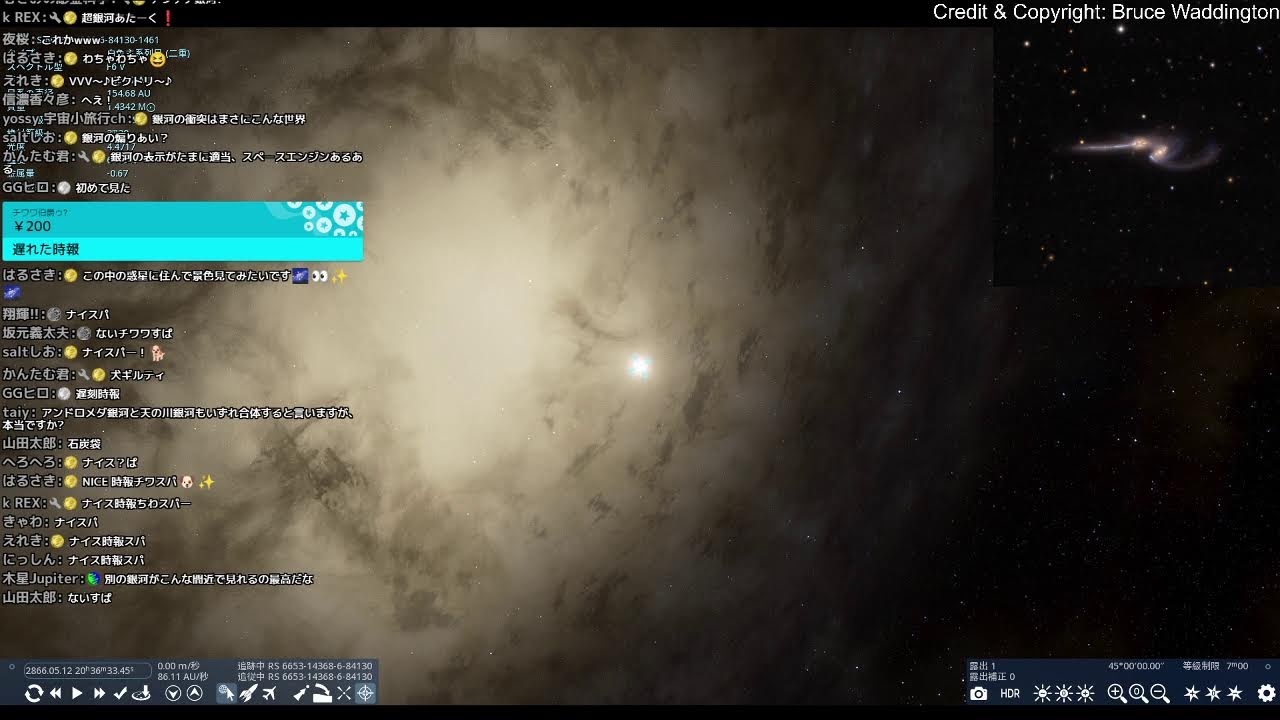Decrease exposure with the sun minus icon

1042,693
